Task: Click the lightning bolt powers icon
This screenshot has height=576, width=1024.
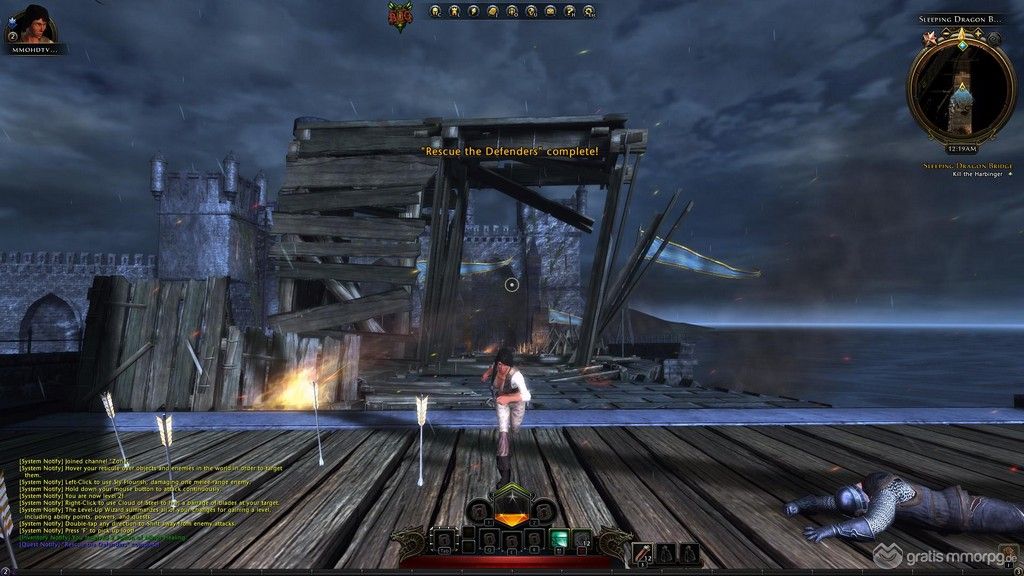Action: [473, 12]
